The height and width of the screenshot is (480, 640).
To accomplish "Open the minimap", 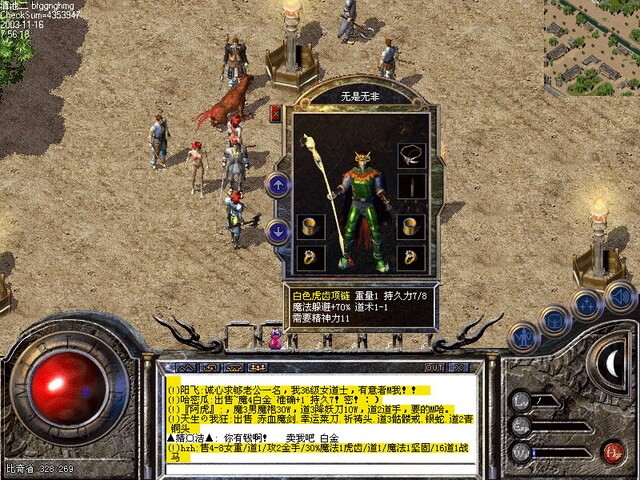I will [591, 48].
